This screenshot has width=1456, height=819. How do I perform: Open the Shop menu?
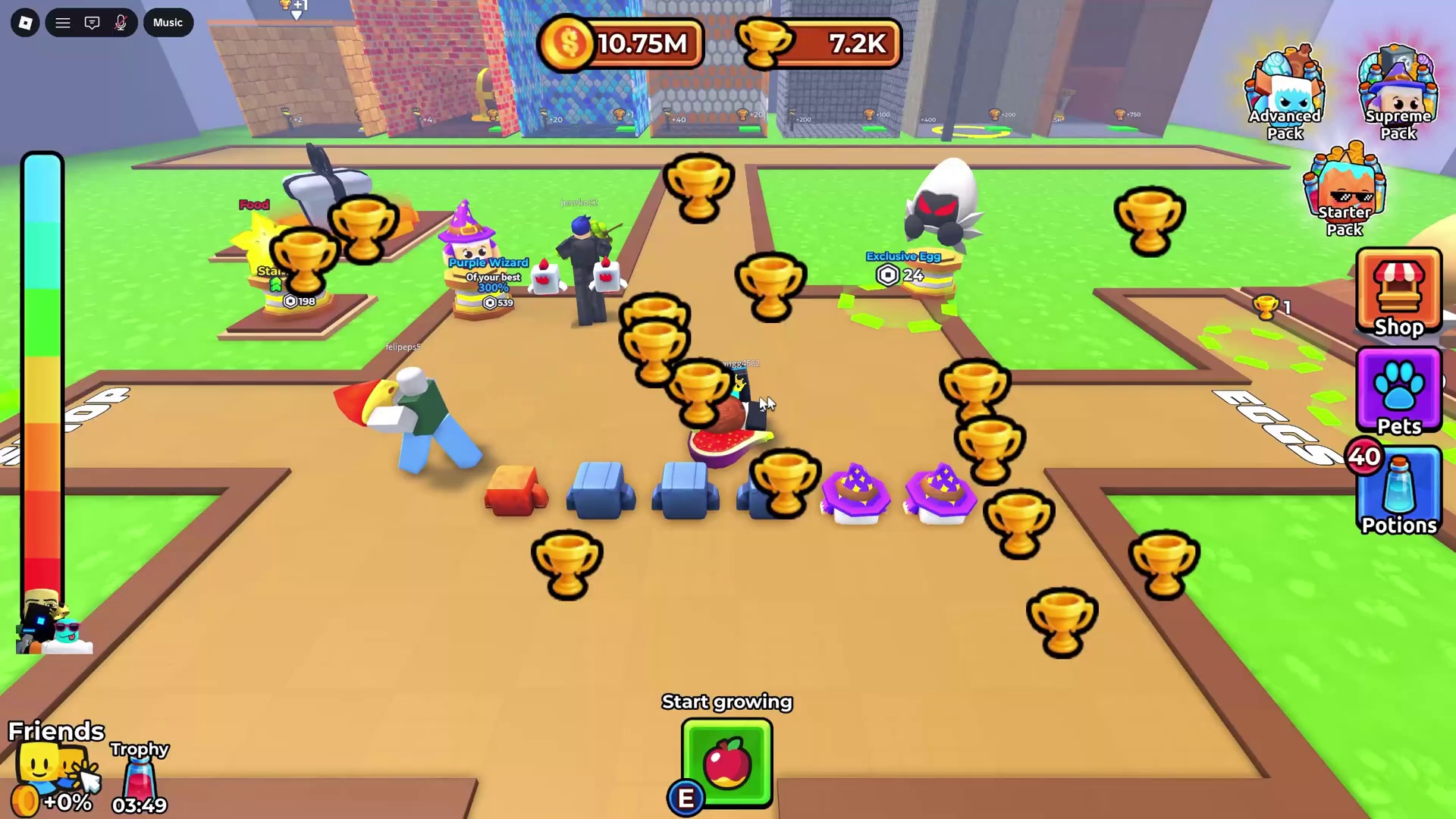[1398, 292]
